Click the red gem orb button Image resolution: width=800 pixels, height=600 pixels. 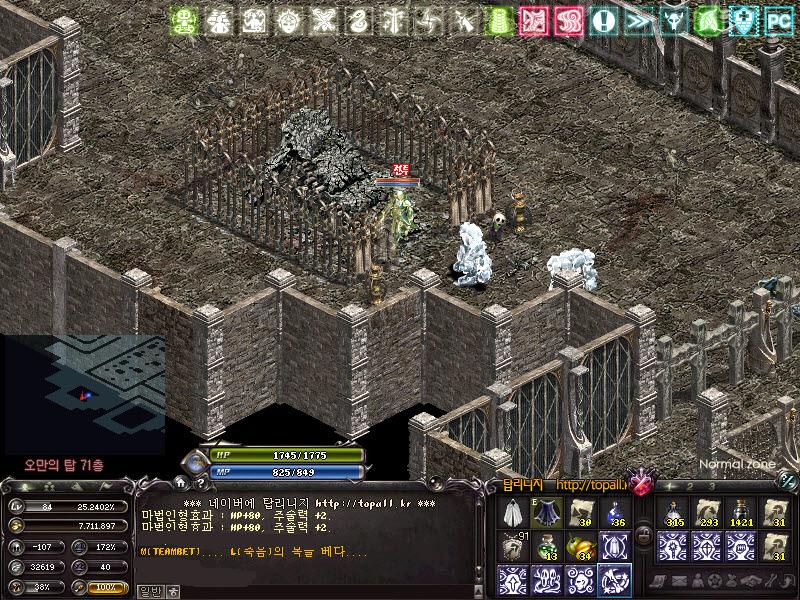tap(638, 484)
